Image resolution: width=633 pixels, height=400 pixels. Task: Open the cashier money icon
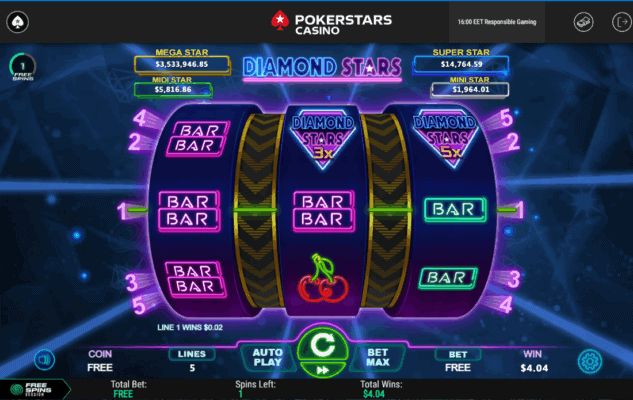point(584,21)
